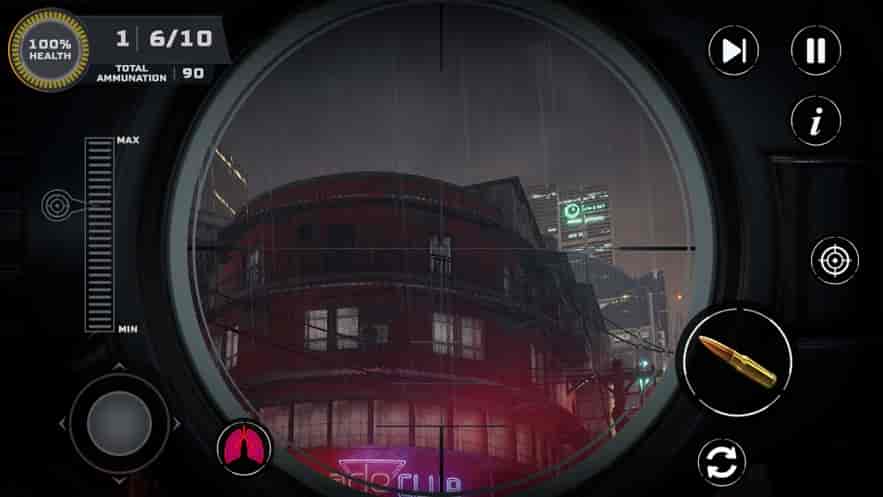Toggle the scope crosshair button
883x497 pixels.
834,260
